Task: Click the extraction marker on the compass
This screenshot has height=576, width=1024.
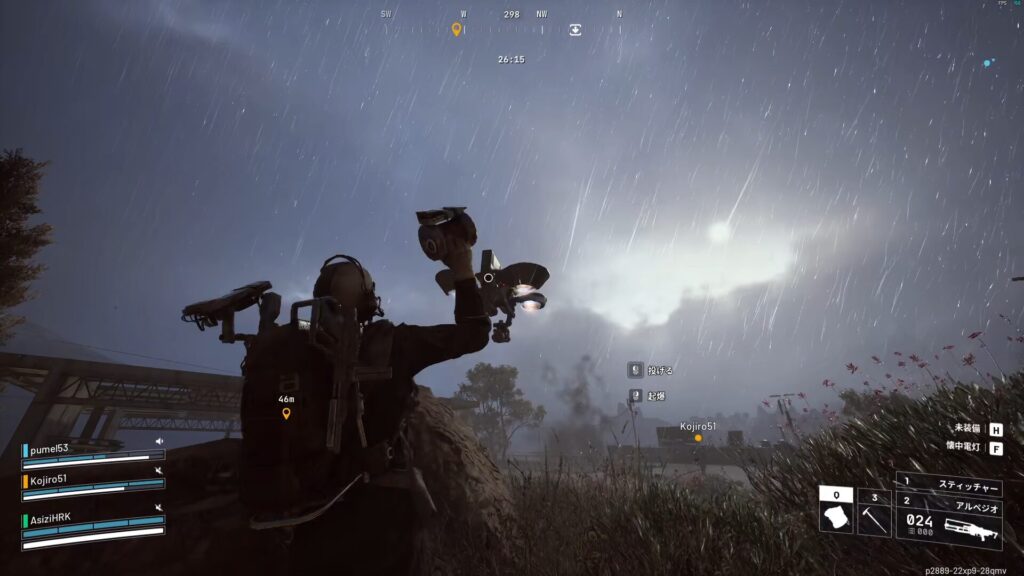Action: click(x=576, y=30)
